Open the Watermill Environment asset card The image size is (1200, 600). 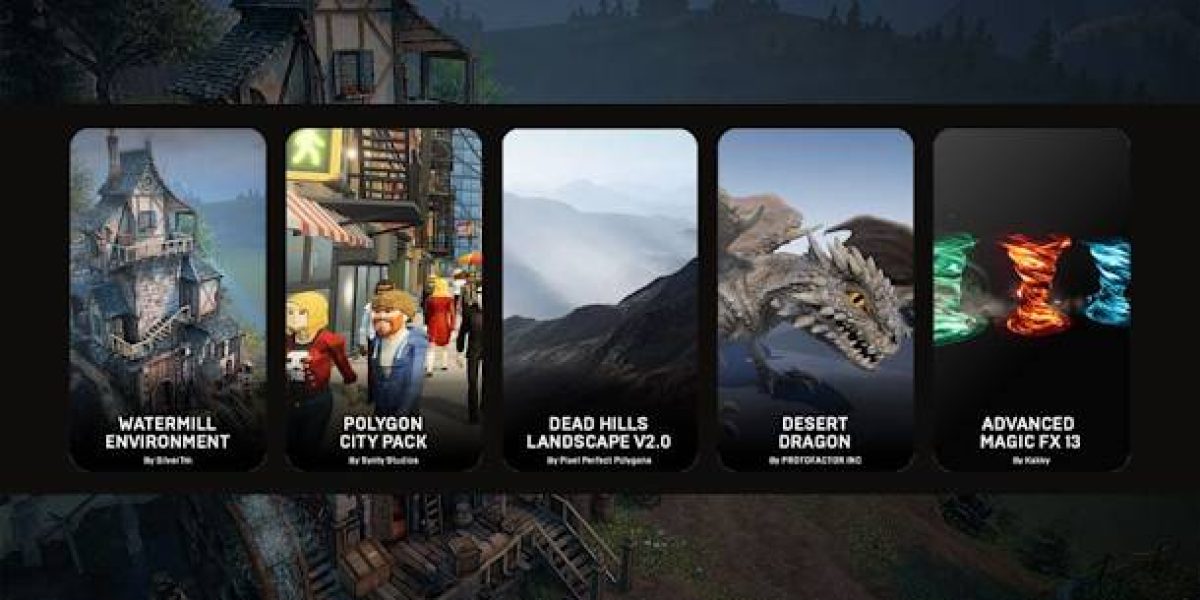168,299
